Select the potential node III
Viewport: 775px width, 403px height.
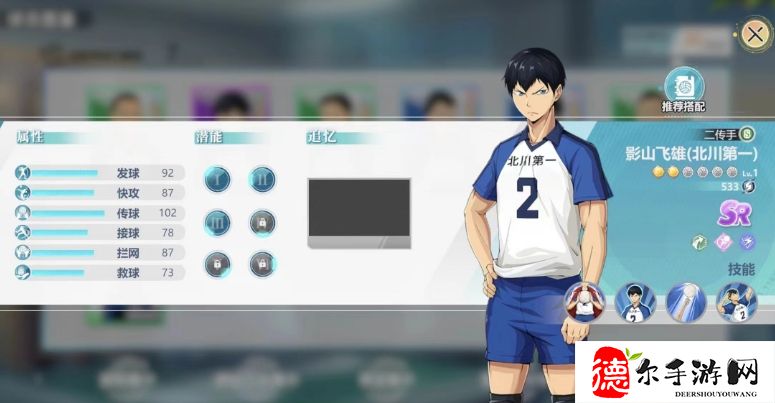216,221
